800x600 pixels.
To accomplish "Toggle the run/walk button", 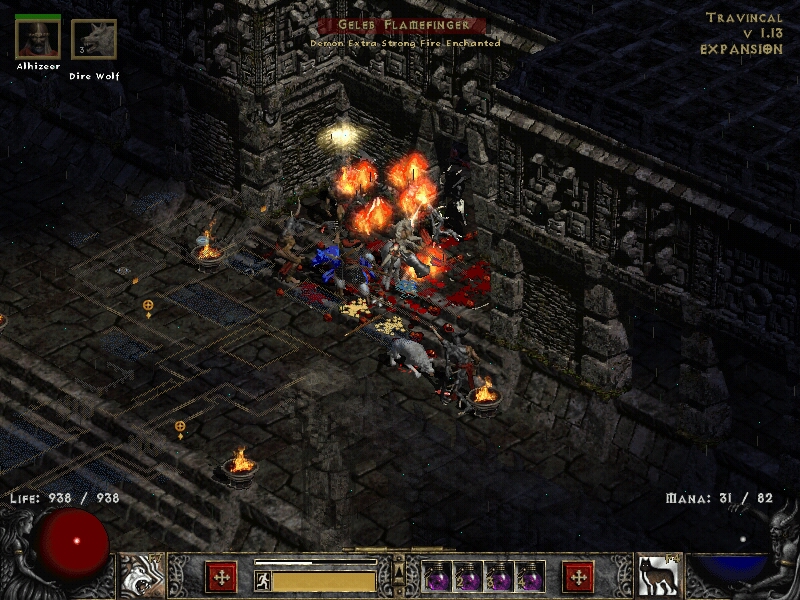I will tap(262, 579).
